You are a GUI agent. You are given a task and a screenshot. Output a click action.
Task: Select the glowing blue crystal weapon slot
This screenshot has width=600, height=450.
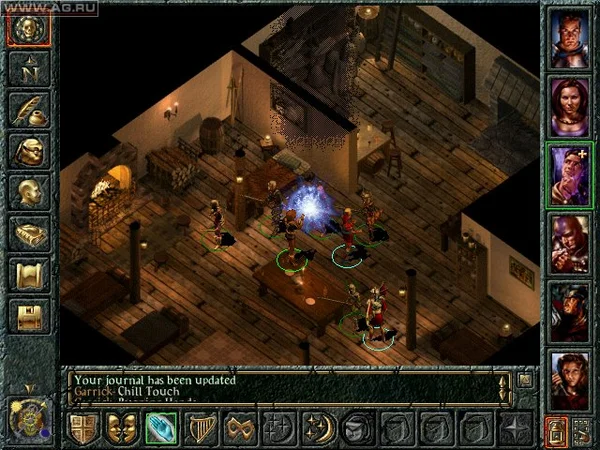click(161, 428)
